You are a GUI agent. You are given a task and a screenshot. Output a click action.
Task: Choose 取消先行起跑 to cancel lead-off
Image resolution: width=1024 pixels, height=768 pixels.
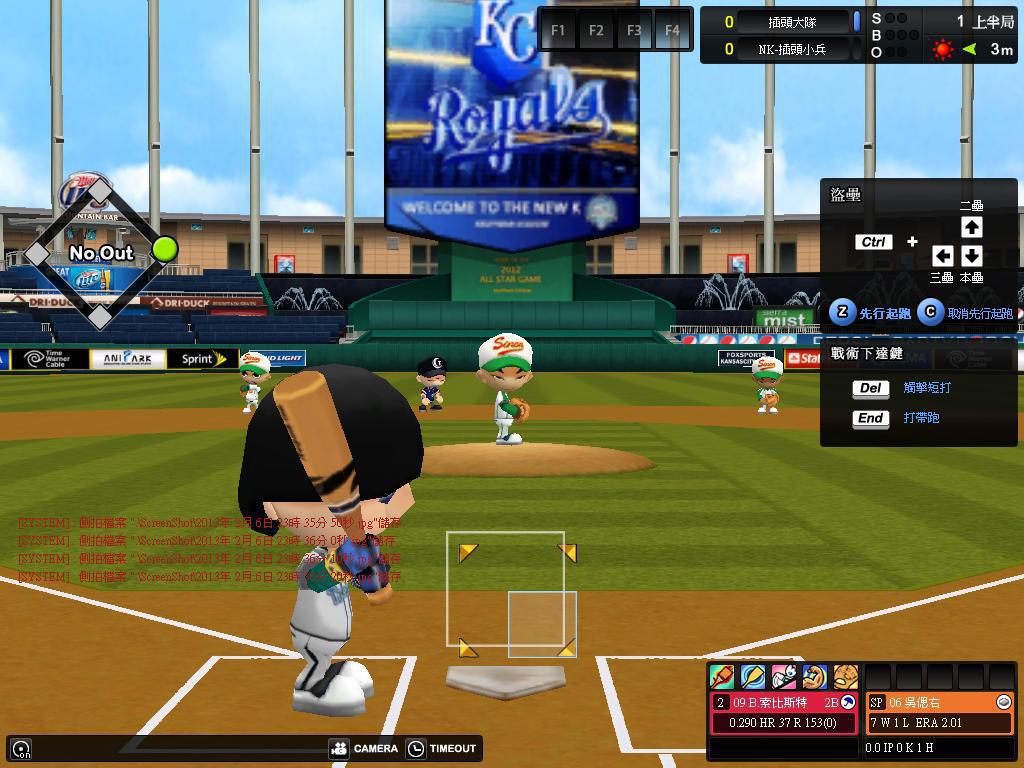click(966, 313)
